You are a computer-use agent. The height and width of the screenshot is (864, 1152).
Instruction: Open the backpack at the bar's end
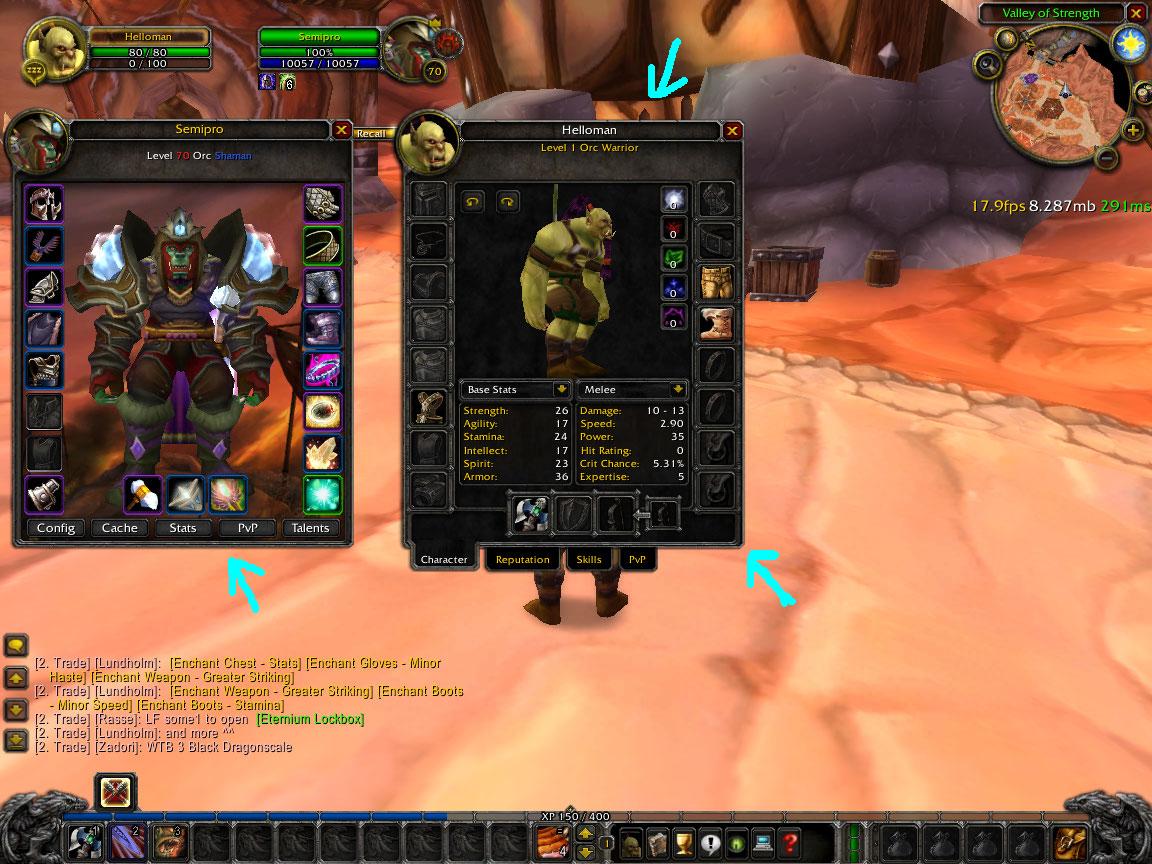coord(1071,841)
